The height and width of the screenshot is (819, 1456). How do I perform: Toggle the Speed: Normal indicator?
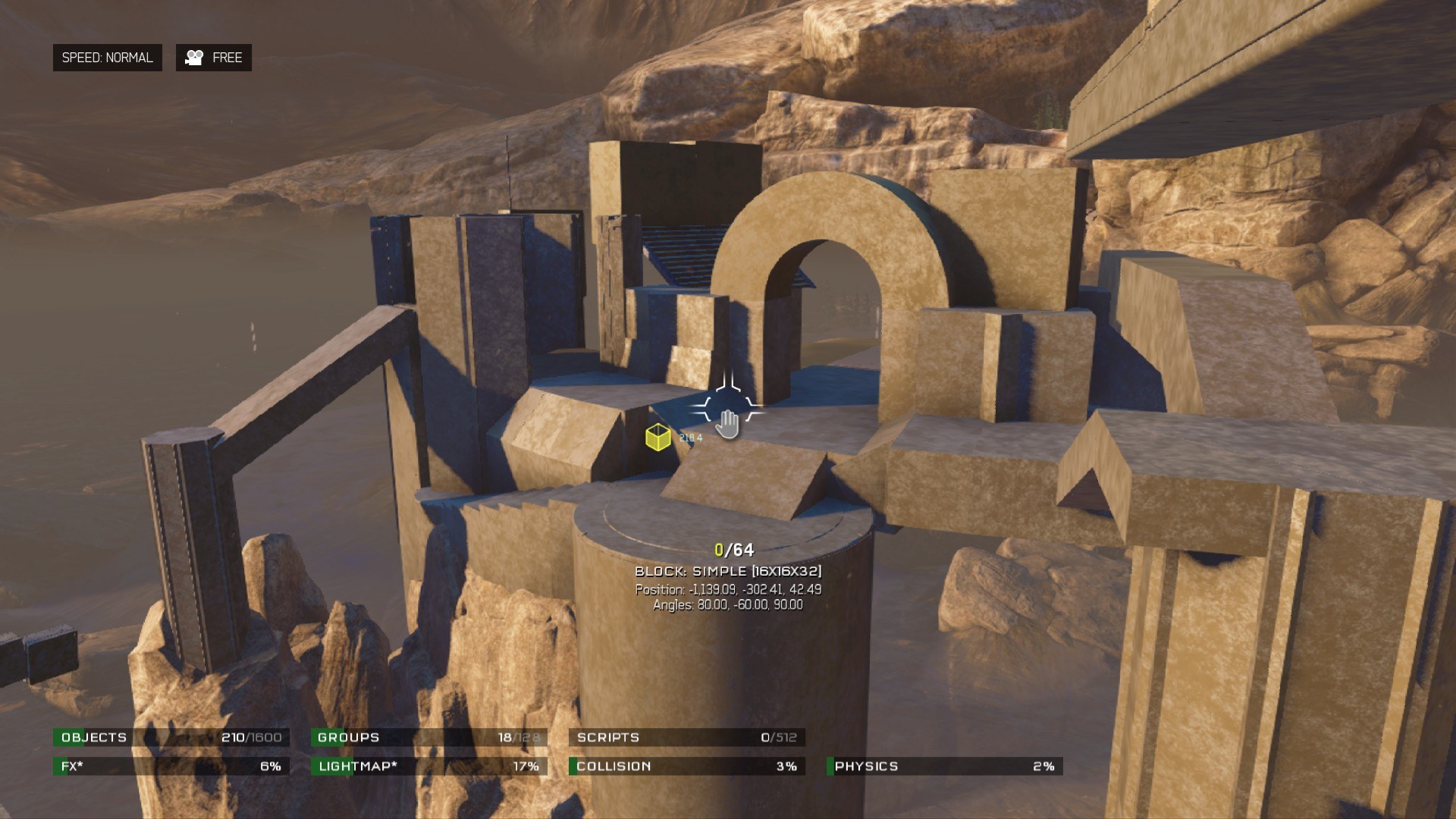point(107,58)
